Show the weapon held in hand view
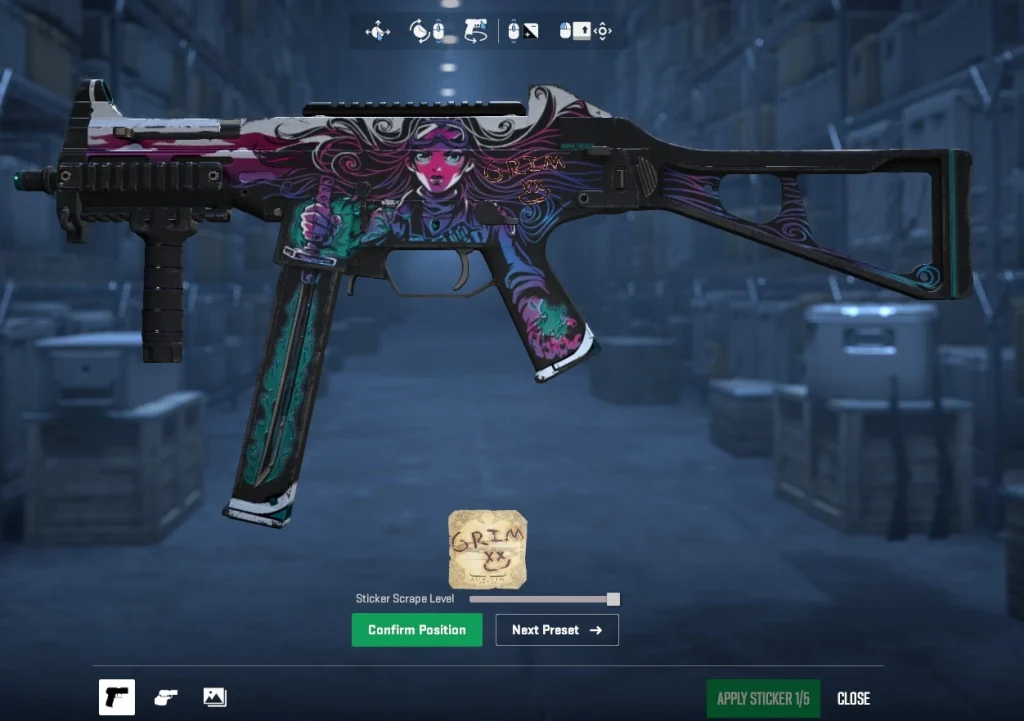 166,697
